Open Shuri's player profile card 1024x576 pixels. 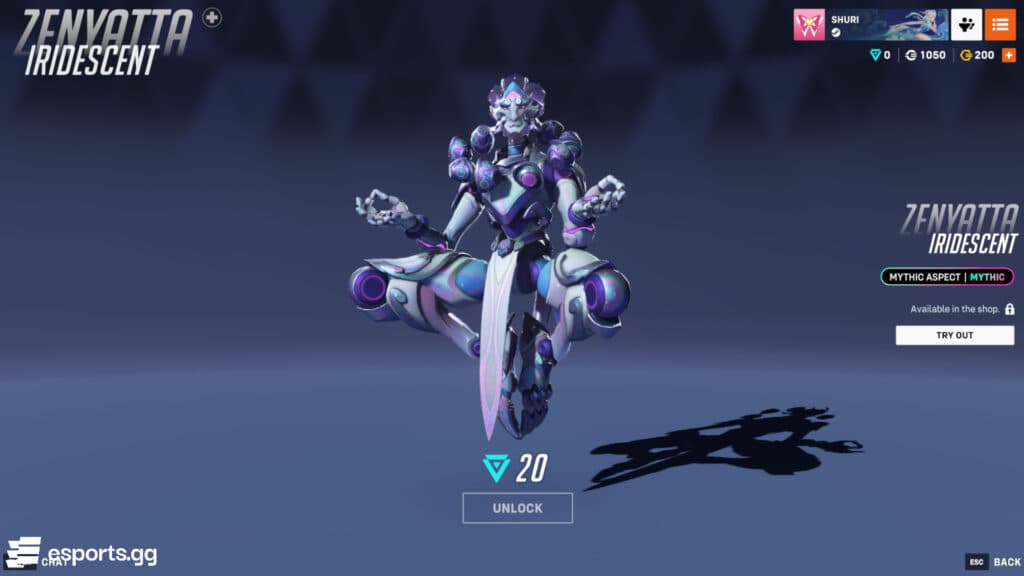pos(886,24)
